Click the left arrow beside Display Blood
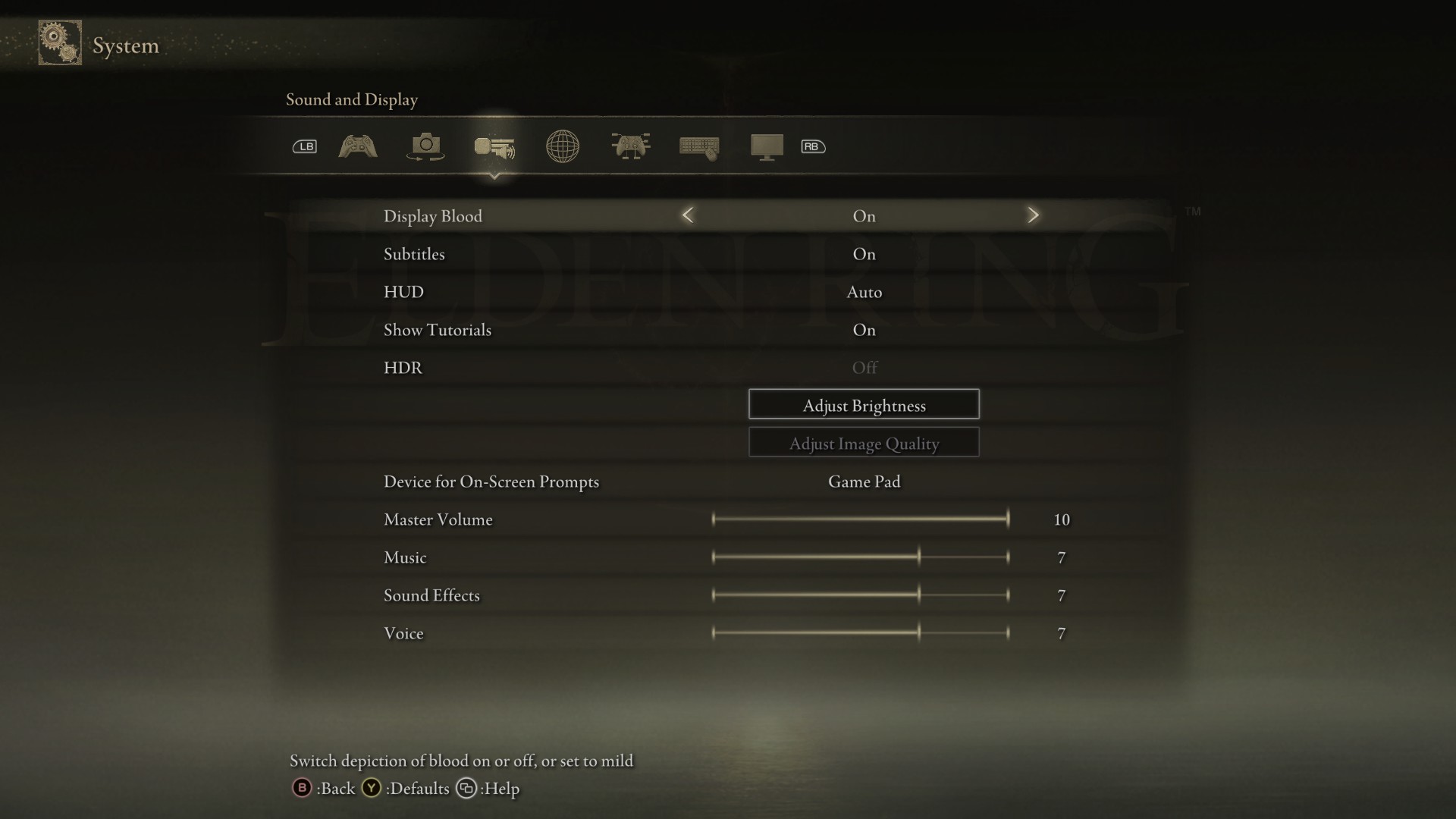This screenshot has height=819, width=1456. click(688, 215)
